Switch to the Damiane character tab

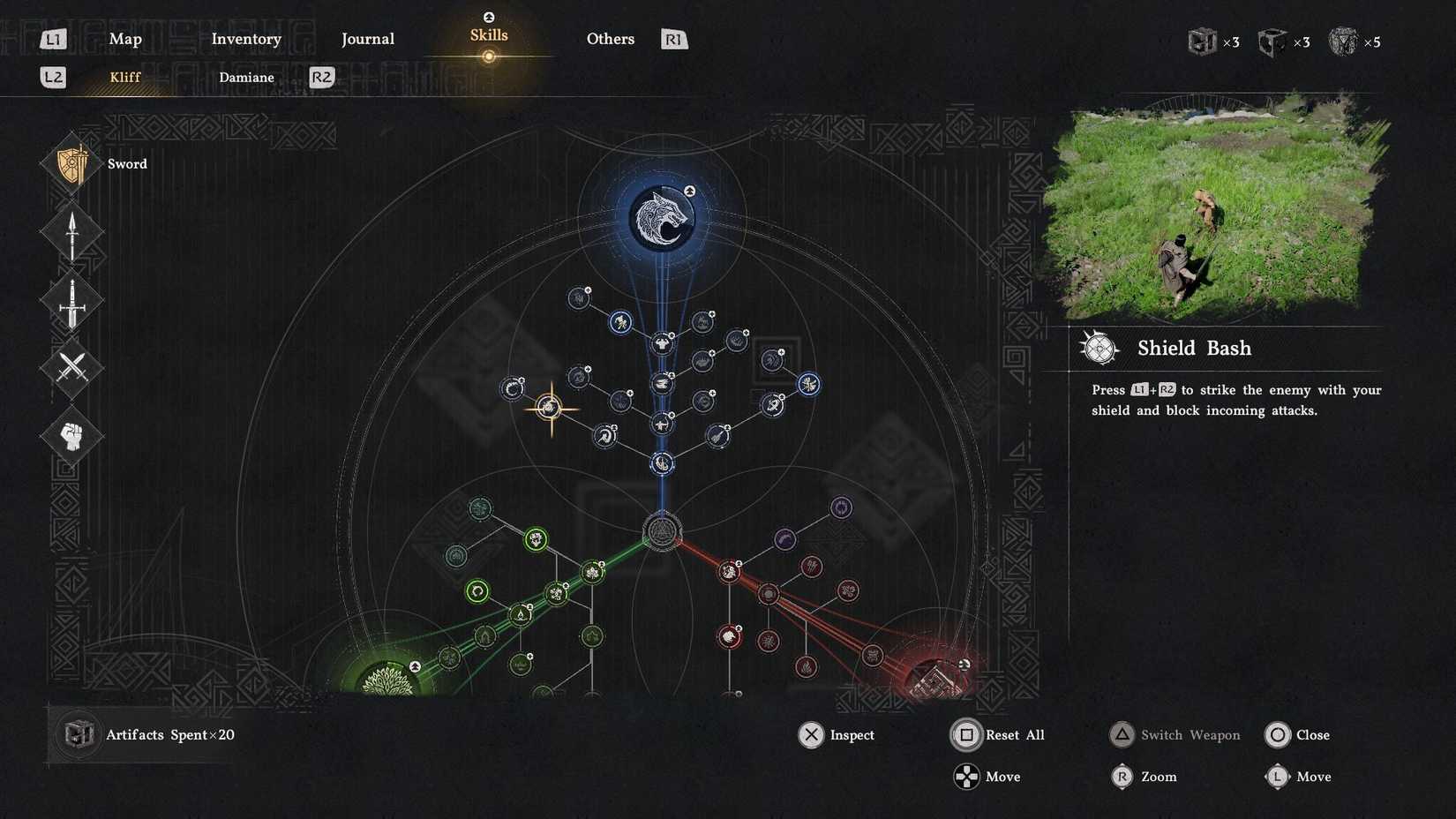click(x=246, y=78)
